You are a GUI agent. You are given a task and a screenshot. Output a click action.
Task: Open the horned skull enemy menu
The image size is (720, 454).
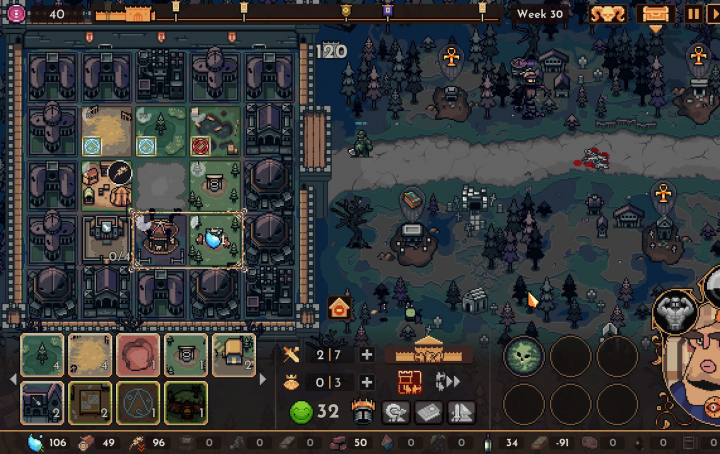(x=607, y=14)
